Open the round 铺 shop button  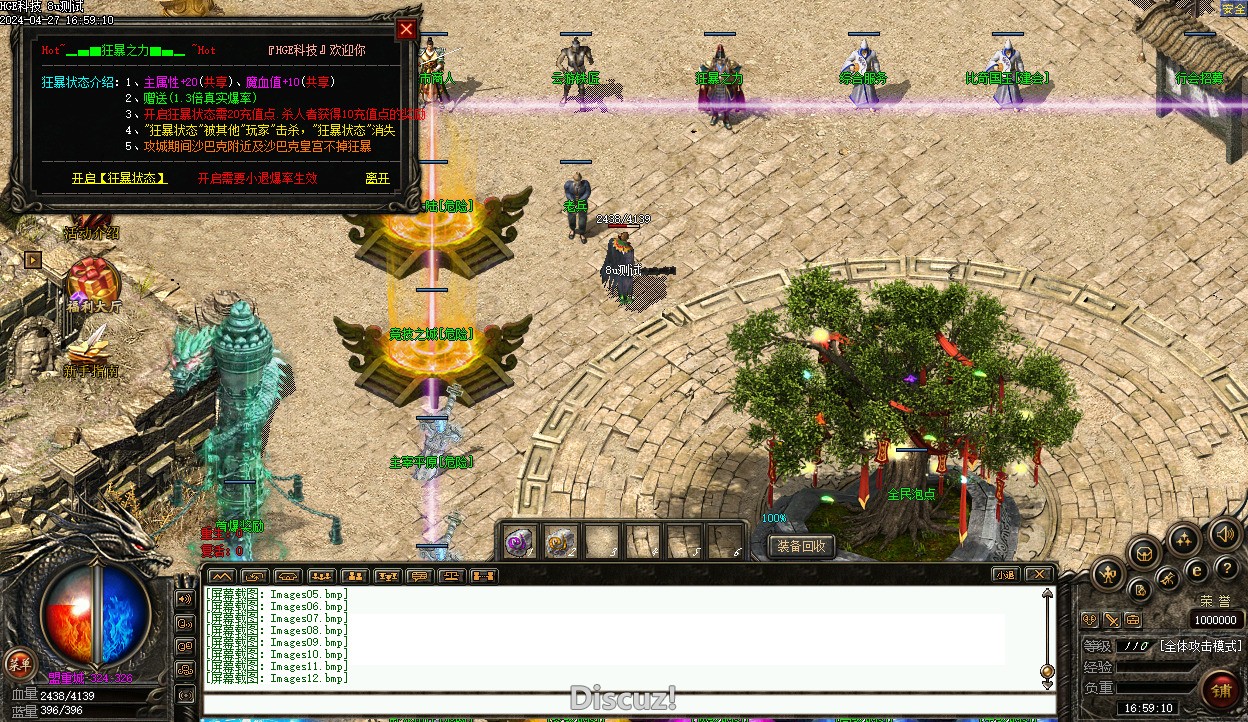pos(1220,689)
